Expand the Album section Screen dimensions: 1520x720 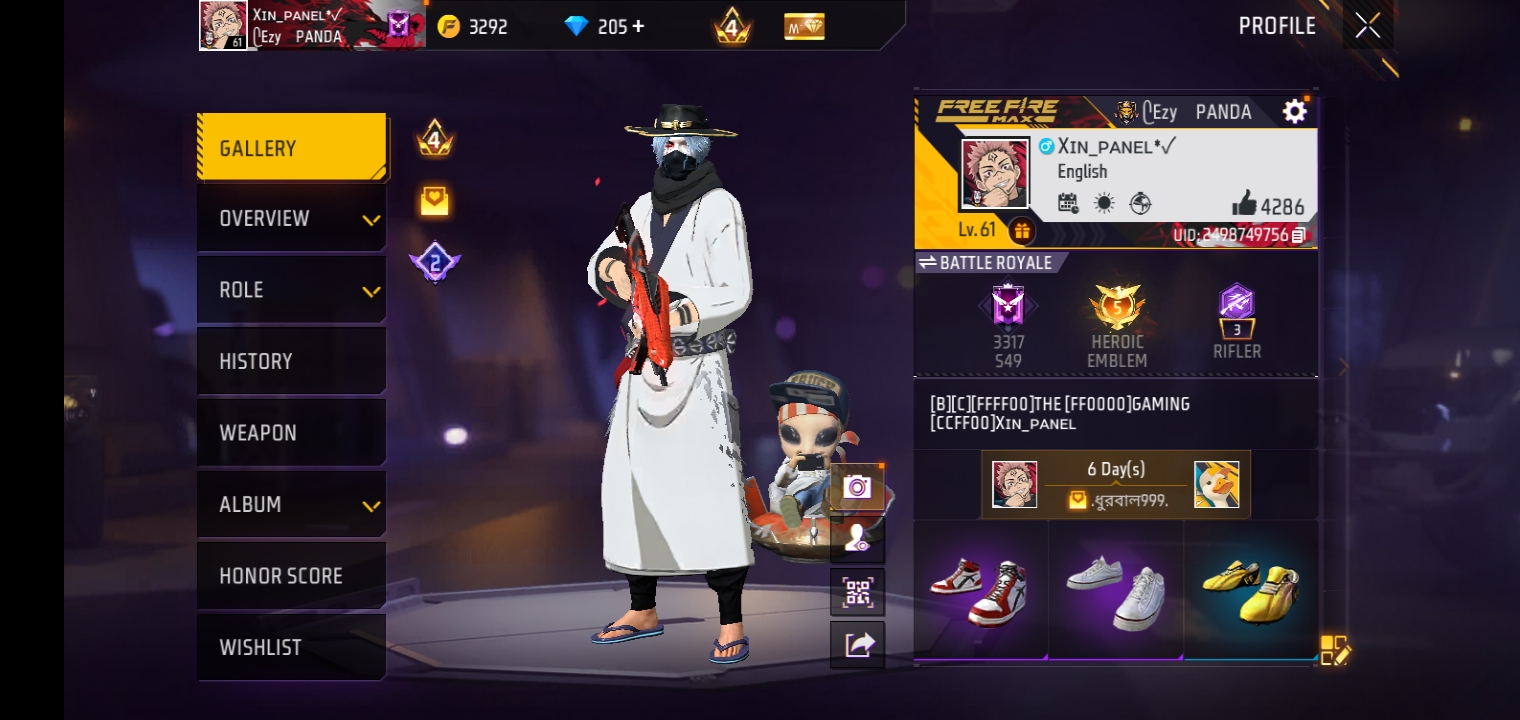point(291,505)
